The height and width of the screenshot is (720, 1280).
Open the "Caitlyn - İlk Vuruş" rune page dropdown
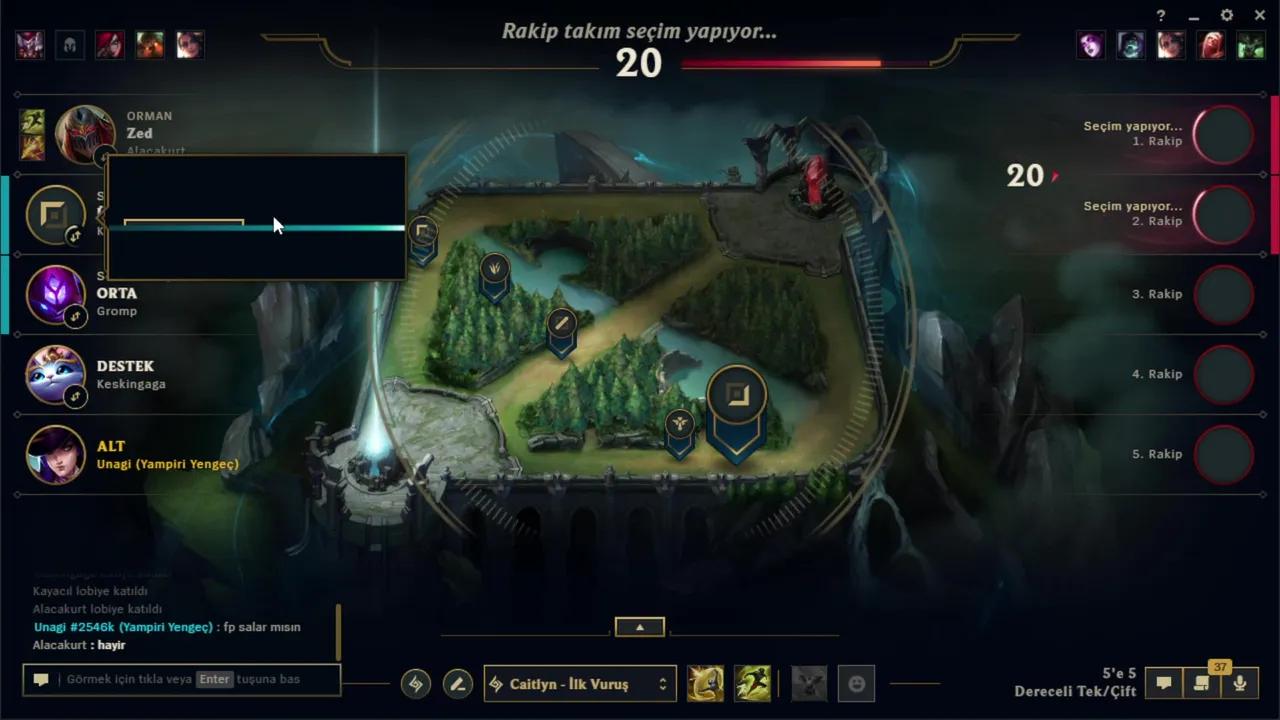pos(579,684)
